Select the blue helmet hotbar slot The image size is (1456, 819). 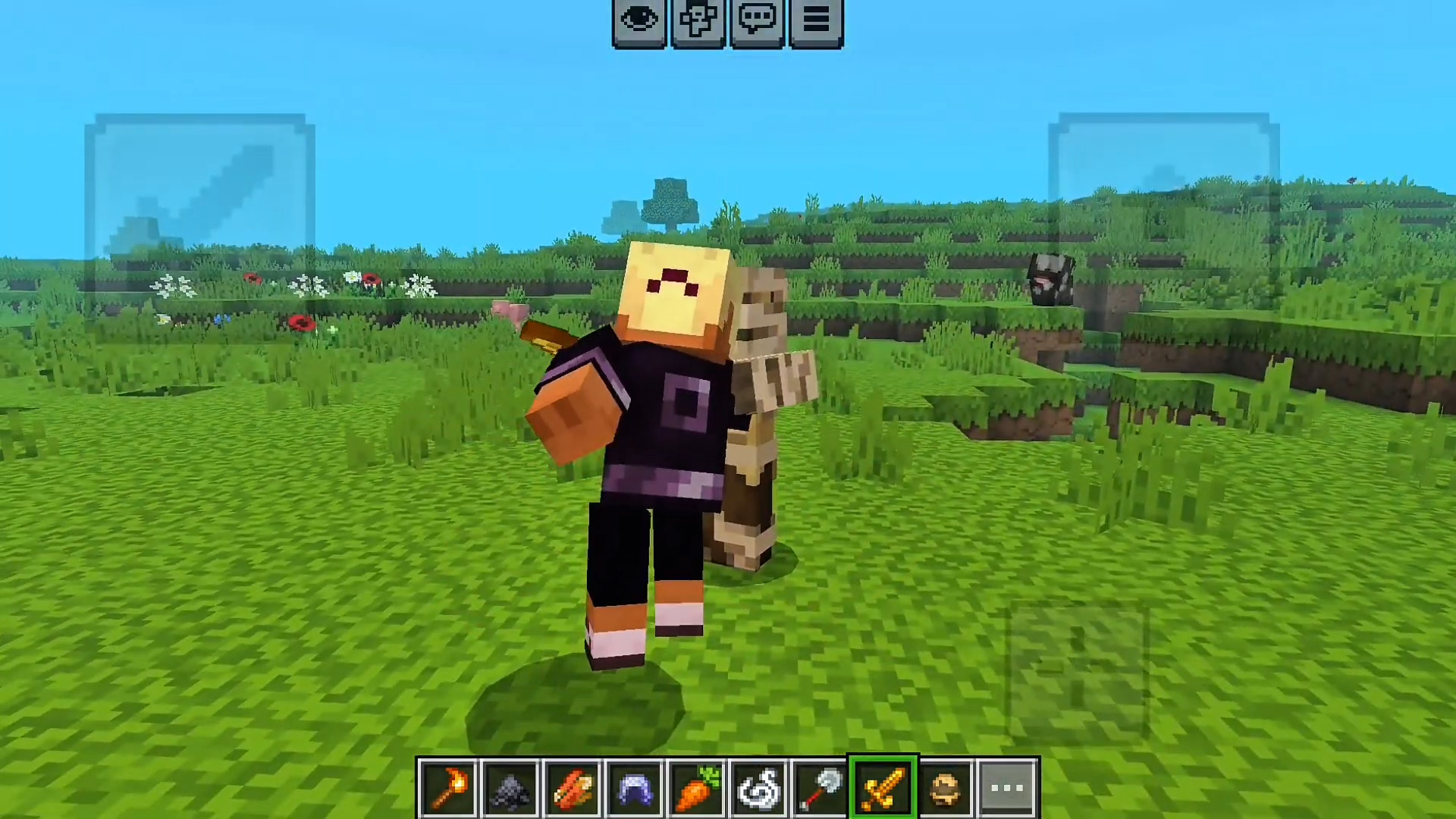635,786
